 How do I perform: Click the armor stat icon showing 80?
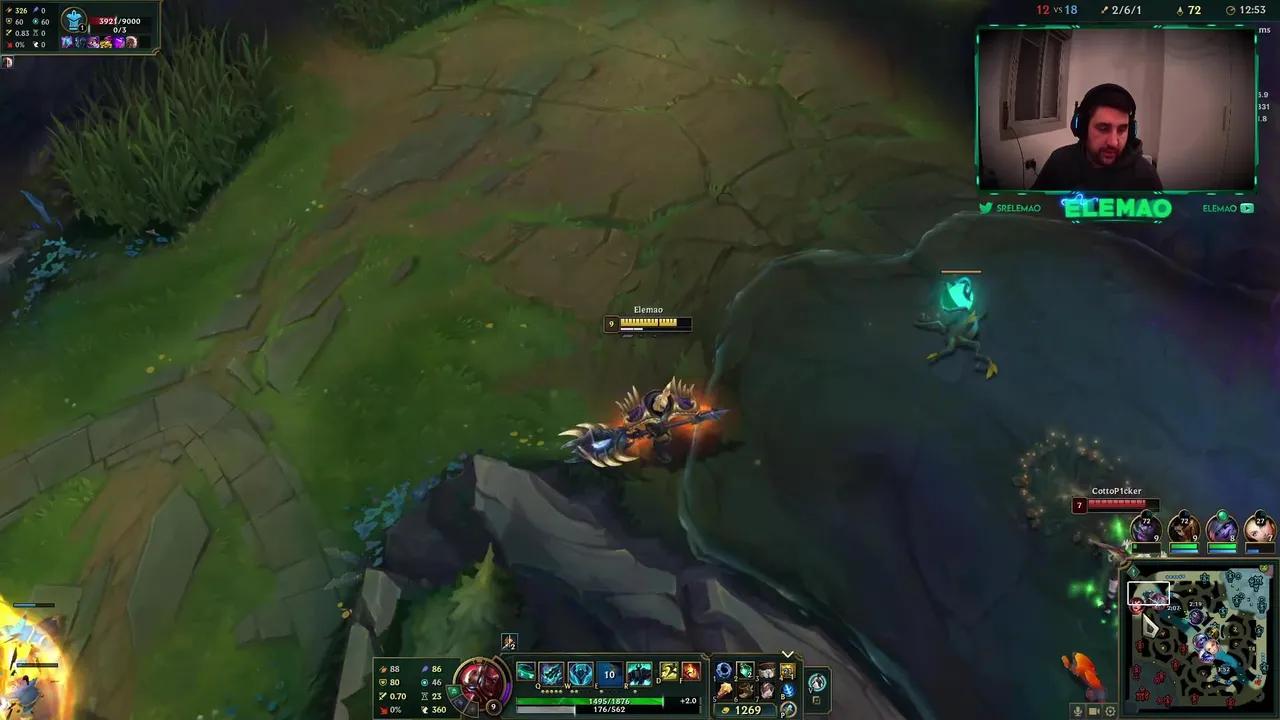click(384, 681)
